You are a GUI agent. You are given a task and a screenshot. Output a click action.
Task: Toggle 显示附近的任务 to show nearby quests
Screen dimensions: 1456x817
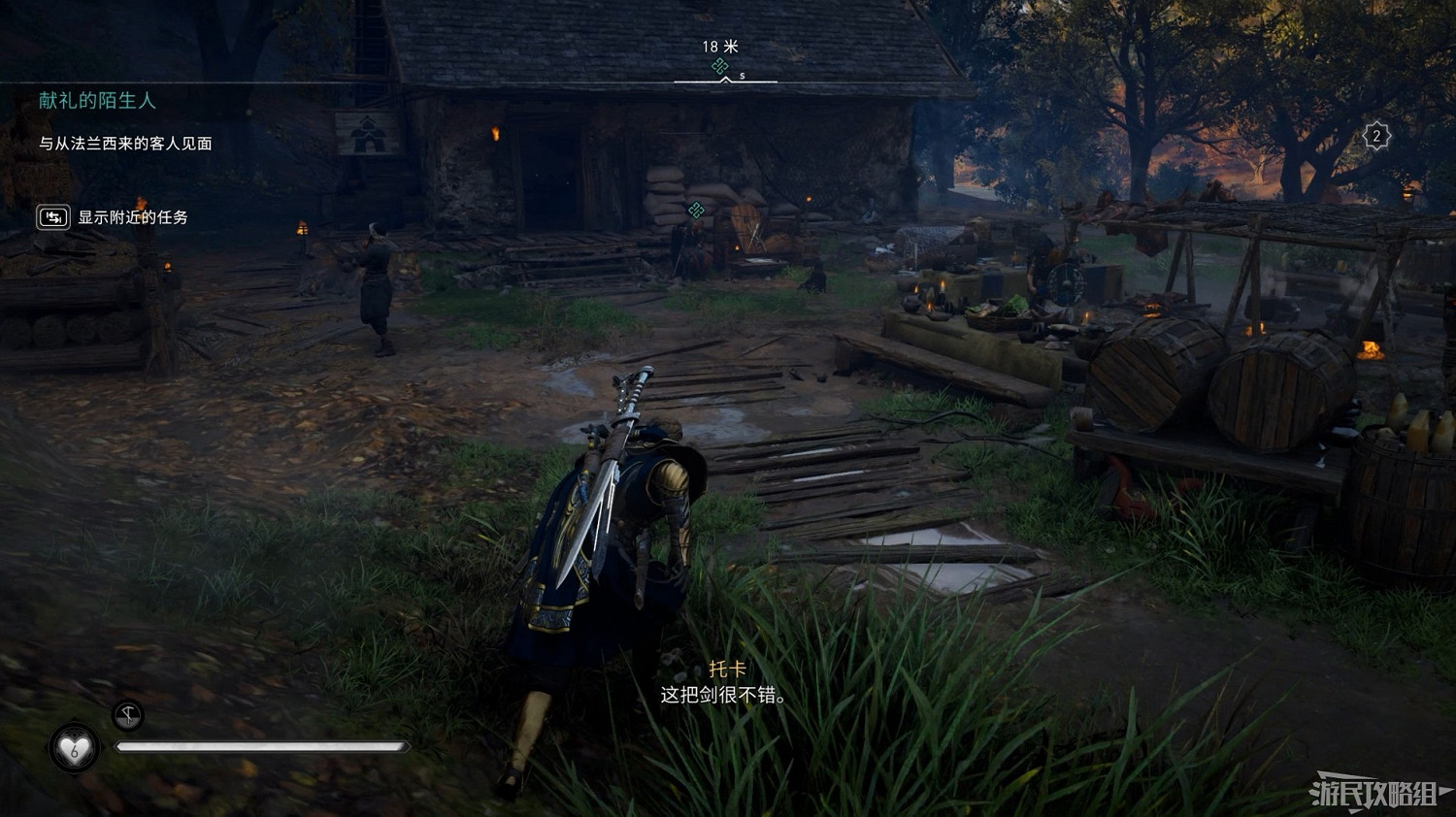point(133,218)
